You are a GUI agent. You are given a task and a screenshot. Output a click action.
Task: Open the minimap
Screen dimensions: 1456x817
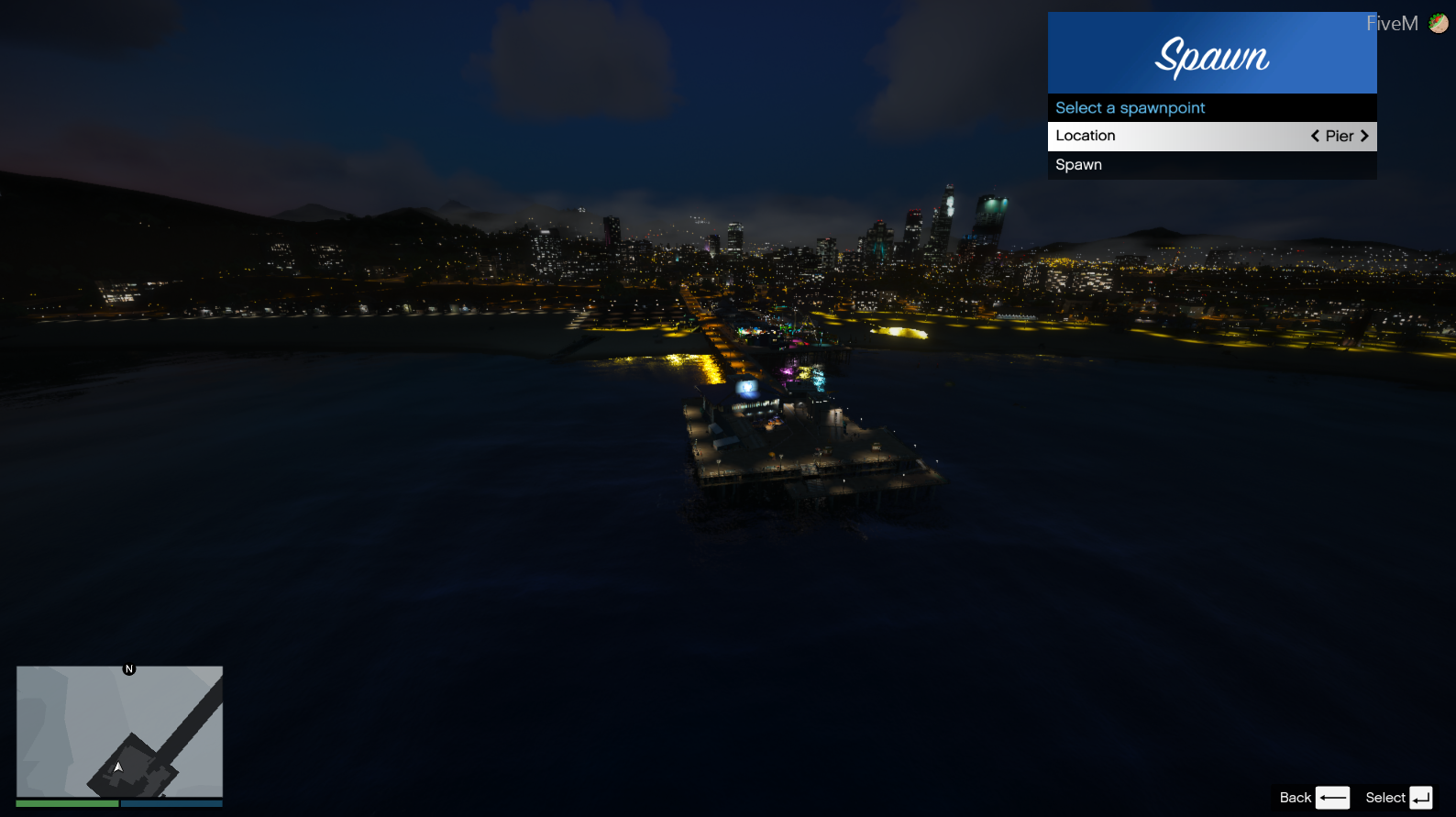click(x=119, y=731)
